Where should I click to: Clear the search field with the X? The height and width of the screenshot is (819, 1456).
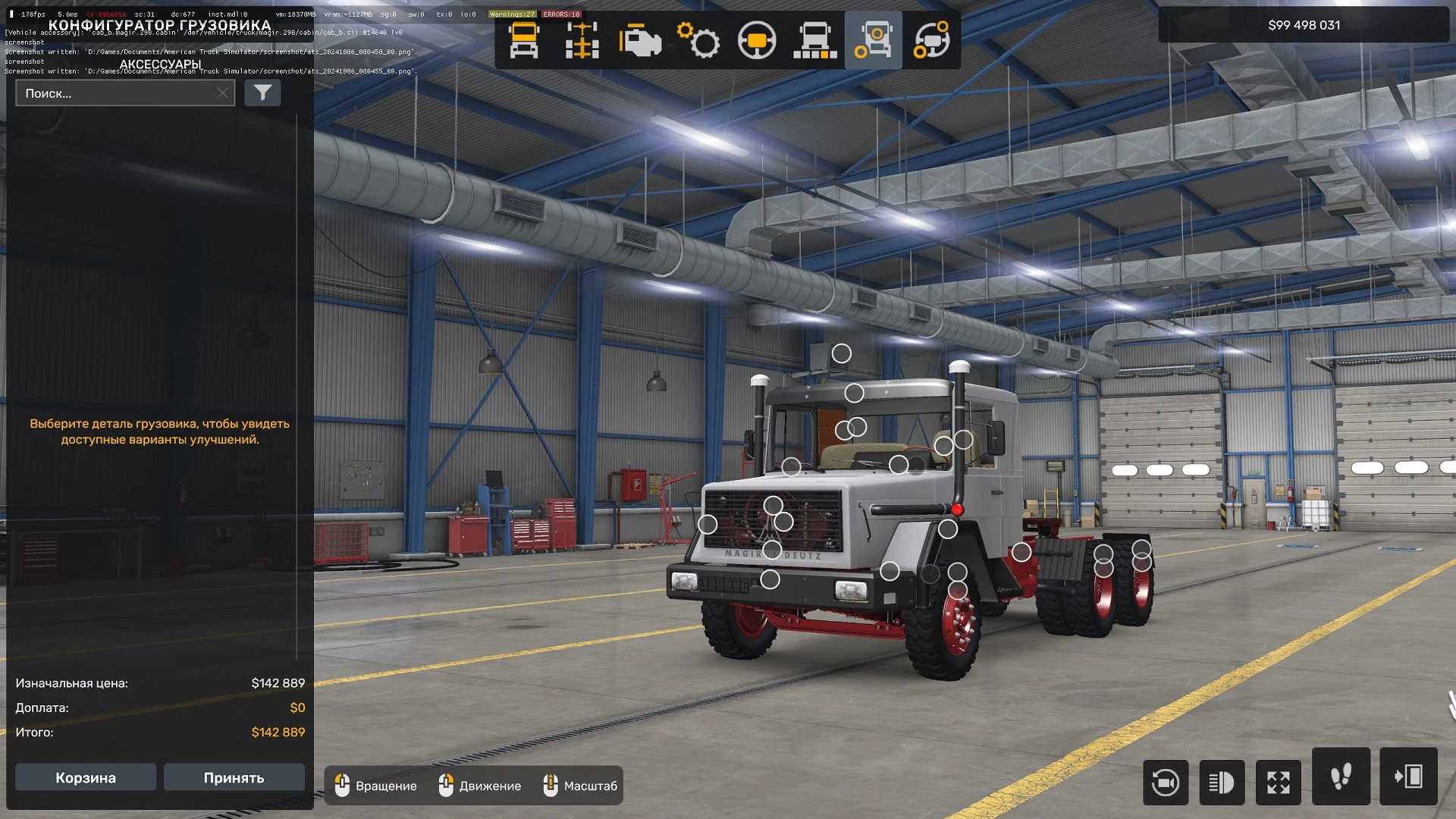click(x=222, y=93)
